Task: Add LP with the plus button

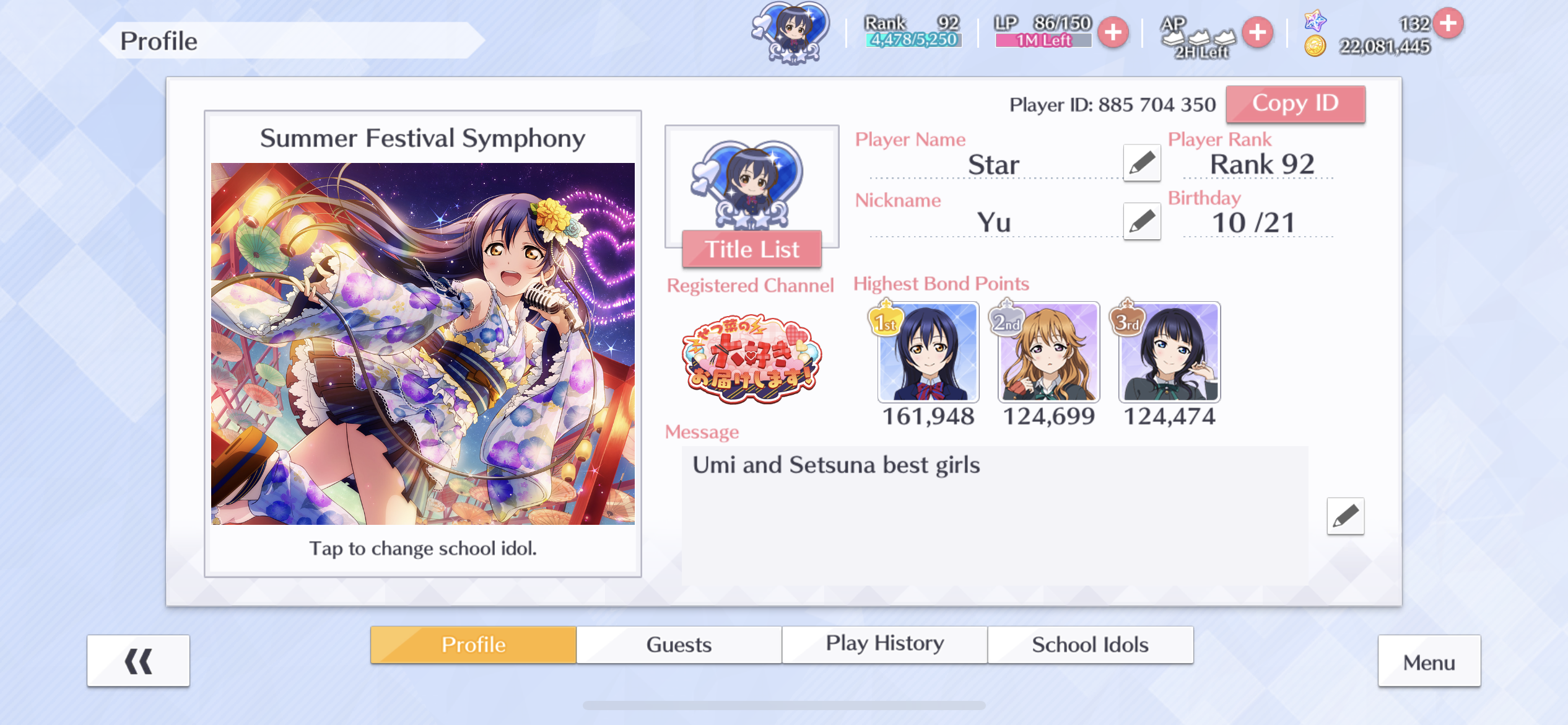Action: click(1113, 32)
